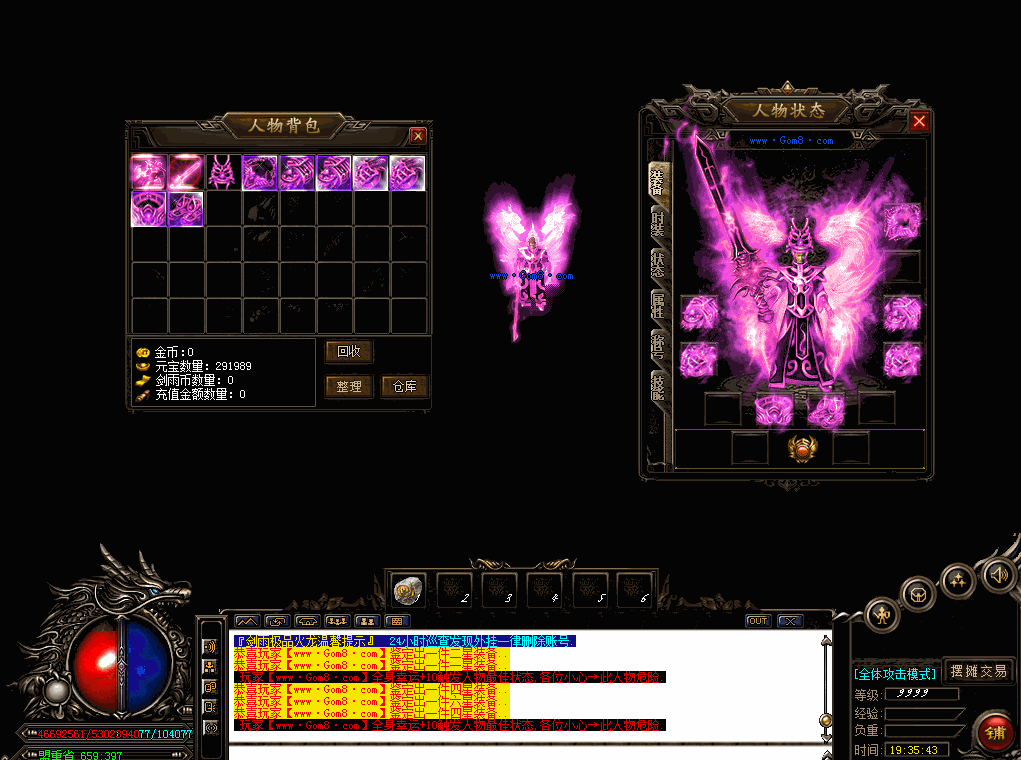The height and width of the screenshot is (760, 1021).
Task: Open the 摆摊交易 stall trade button
Action: click(979, 671)
